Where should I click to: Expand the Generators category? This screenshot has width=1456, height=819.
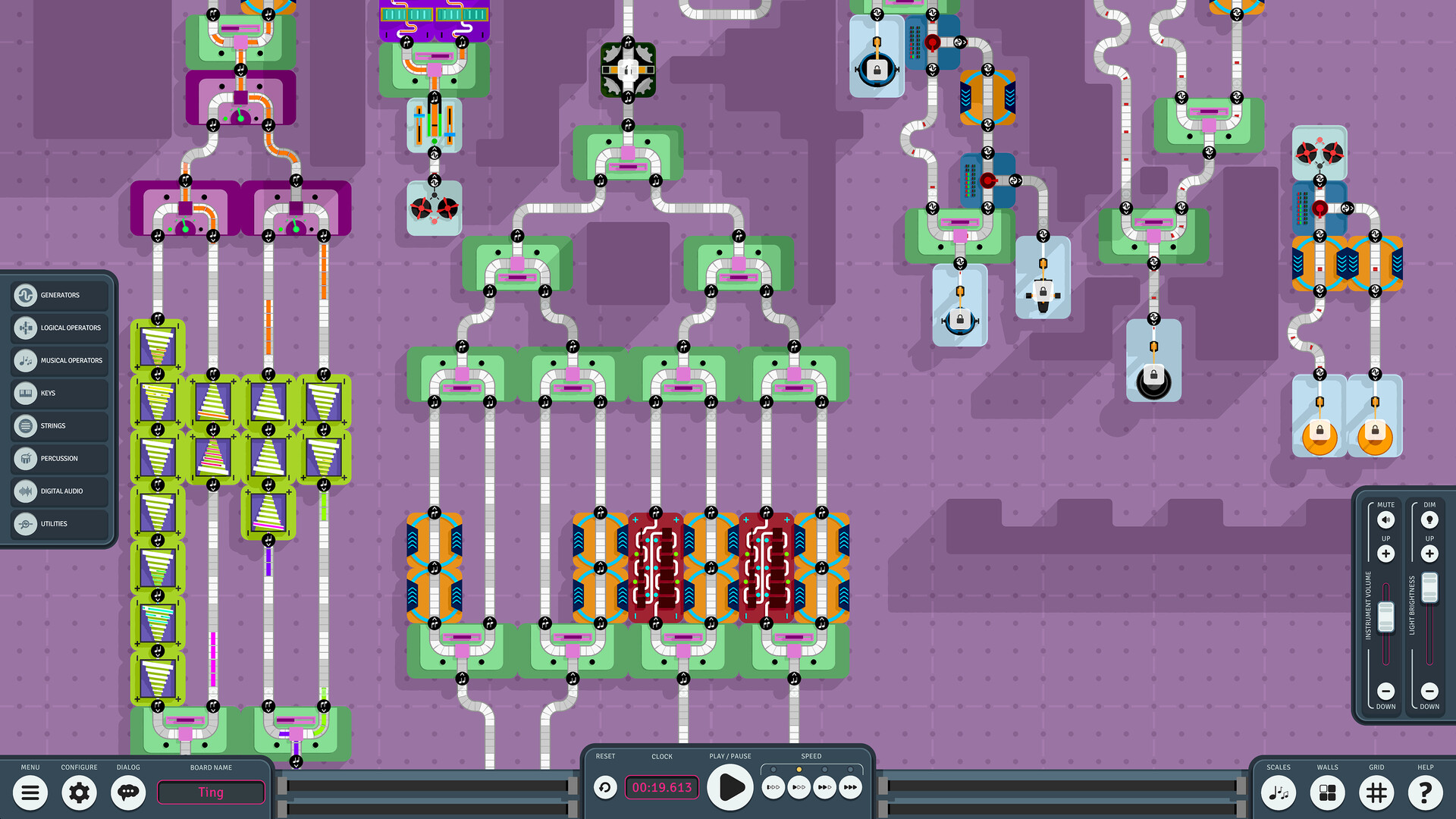coord(26,295)
